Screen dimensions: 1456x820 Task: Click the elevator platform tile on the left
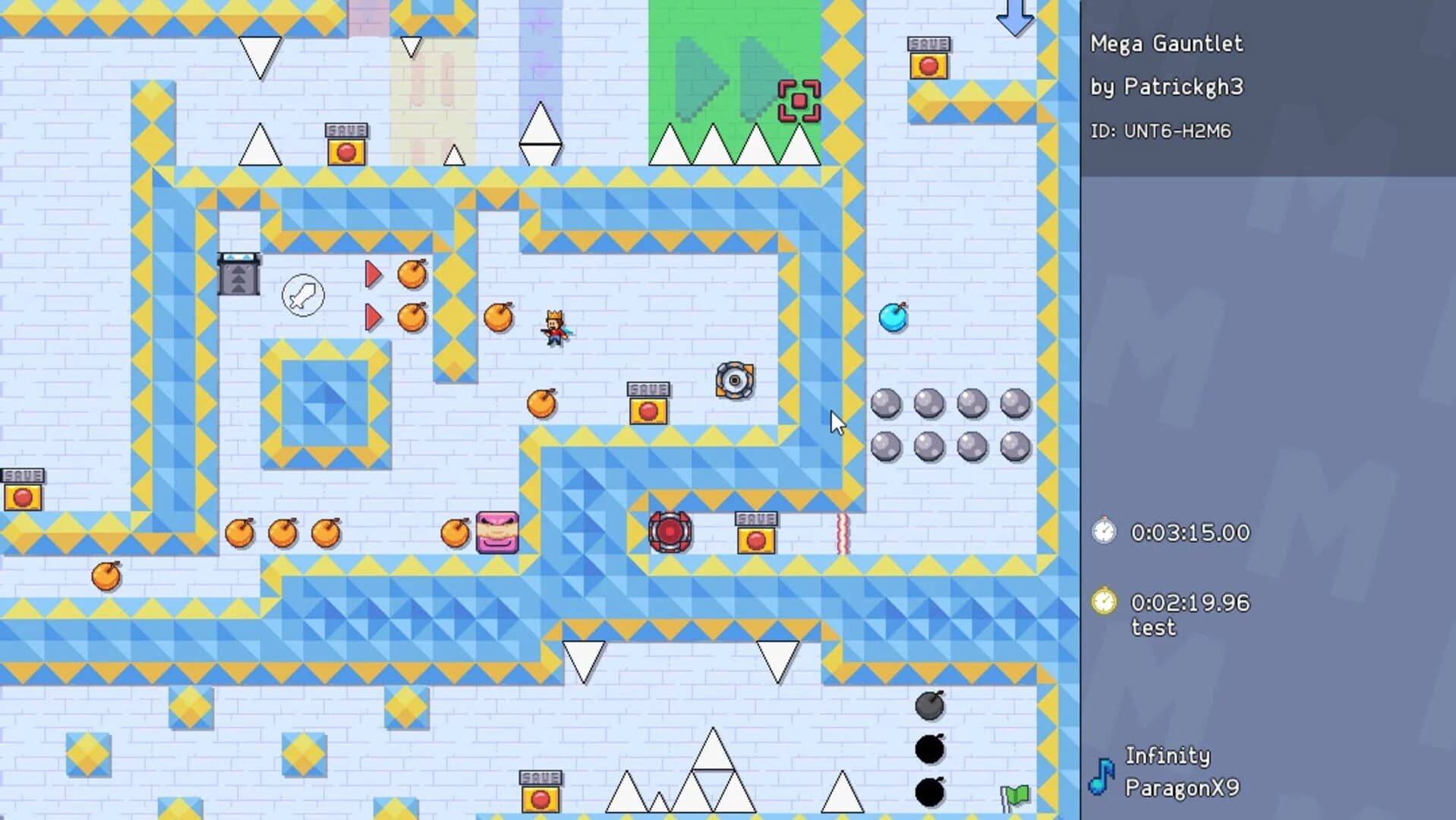[x=239, y=276]
